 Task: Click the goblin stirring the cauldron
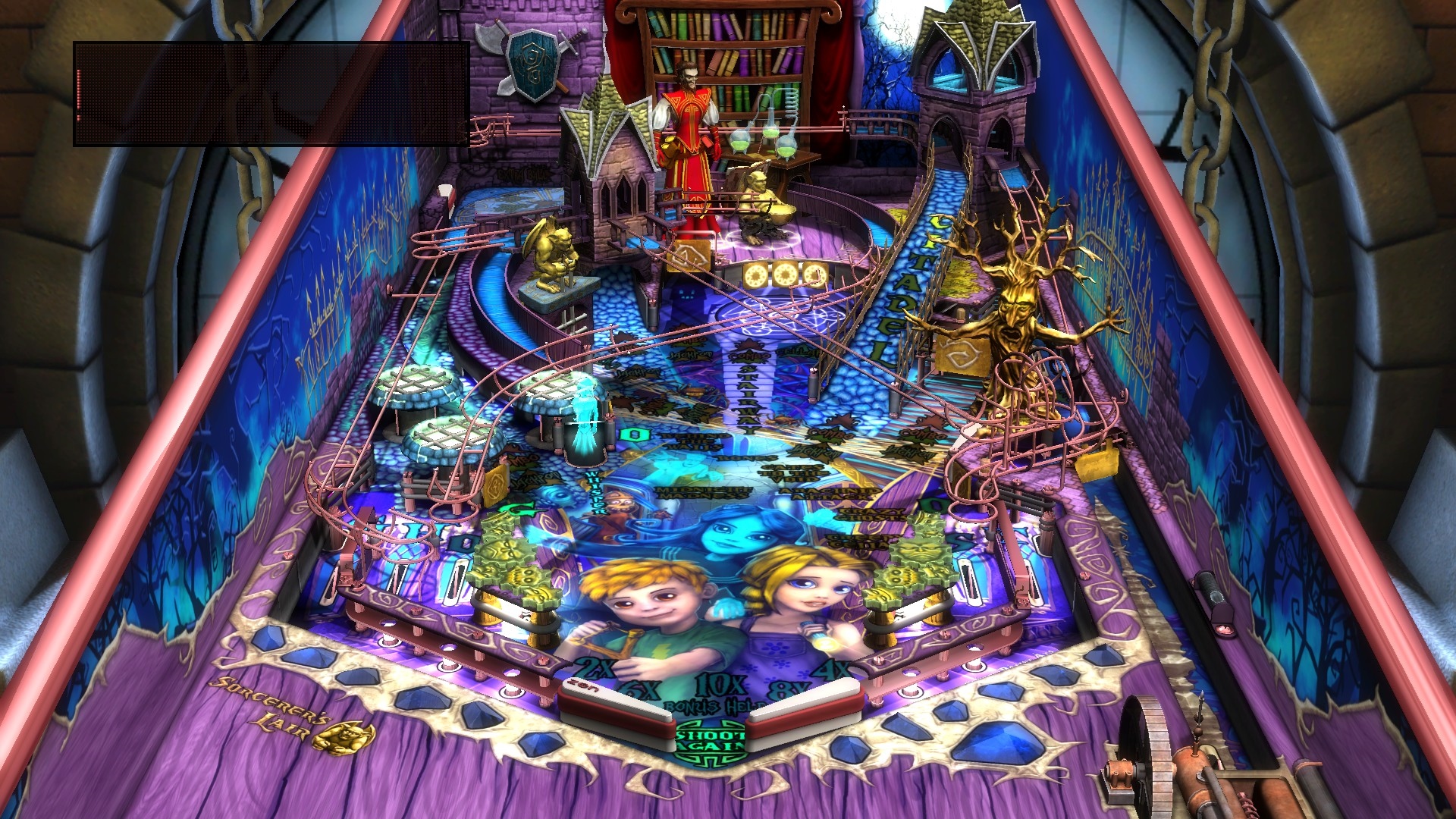coord(758,193)
